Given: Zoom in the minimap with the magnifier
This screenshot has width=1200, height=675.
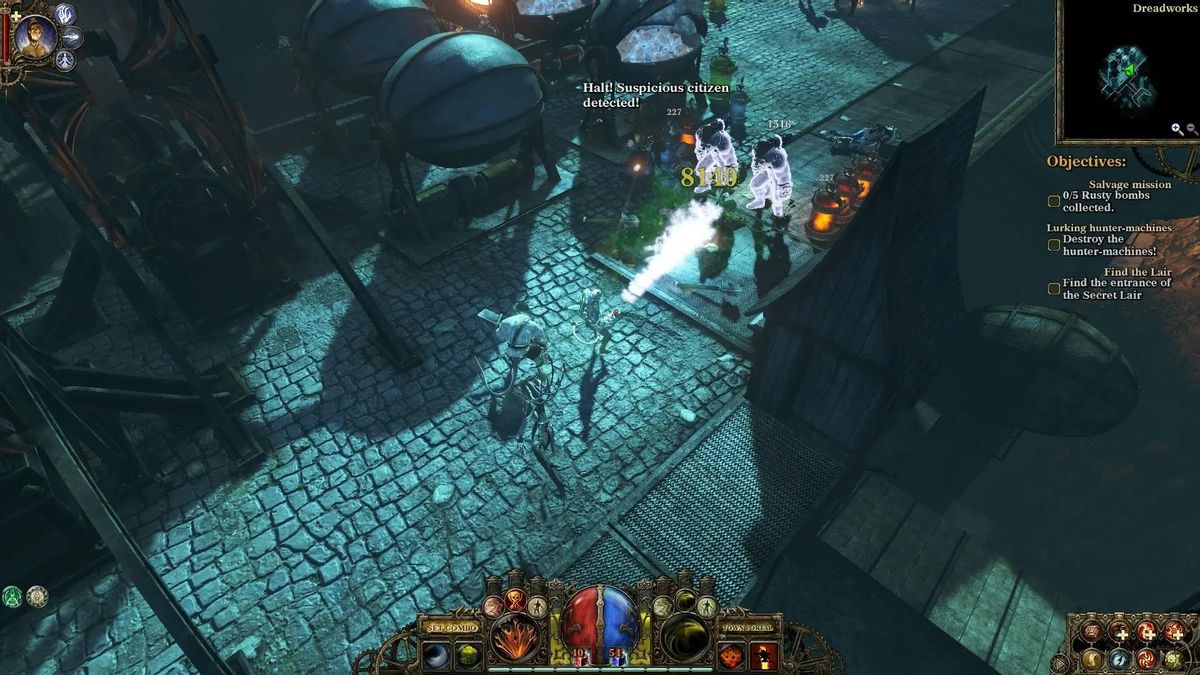Looking at the screenshot, I should point(1177,129).
